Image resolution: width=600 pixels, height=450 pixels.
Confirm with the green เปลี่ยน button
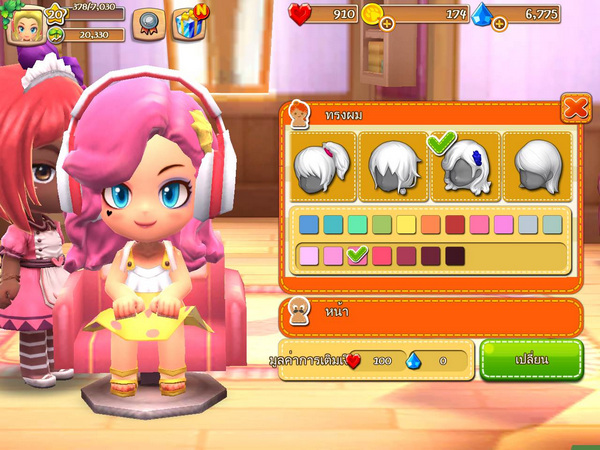(530, 359)
